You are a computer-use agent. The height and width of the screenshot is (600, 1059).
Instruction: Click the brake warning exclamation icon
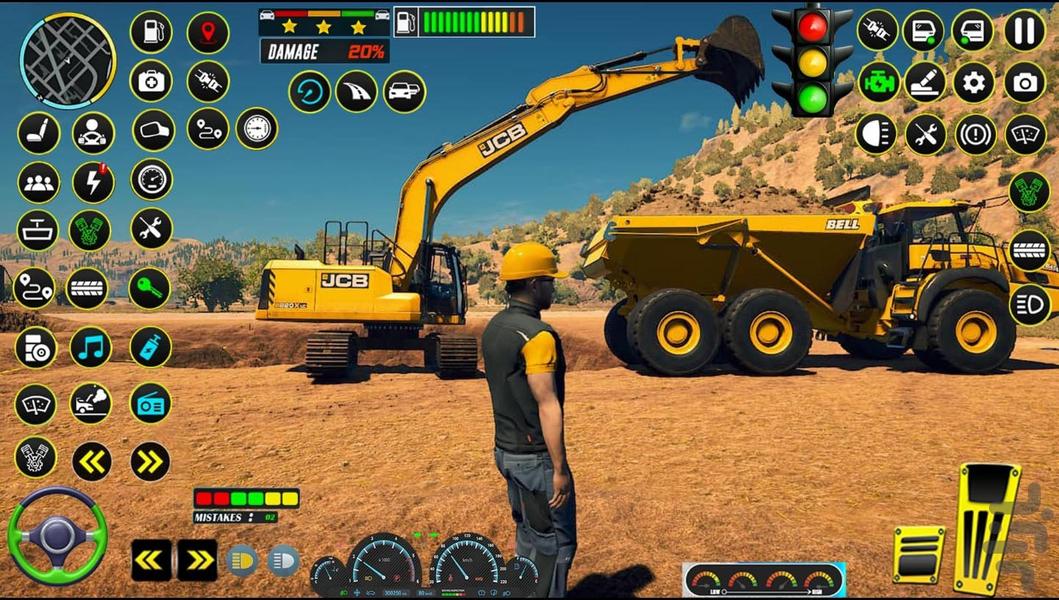pos(975,134)
